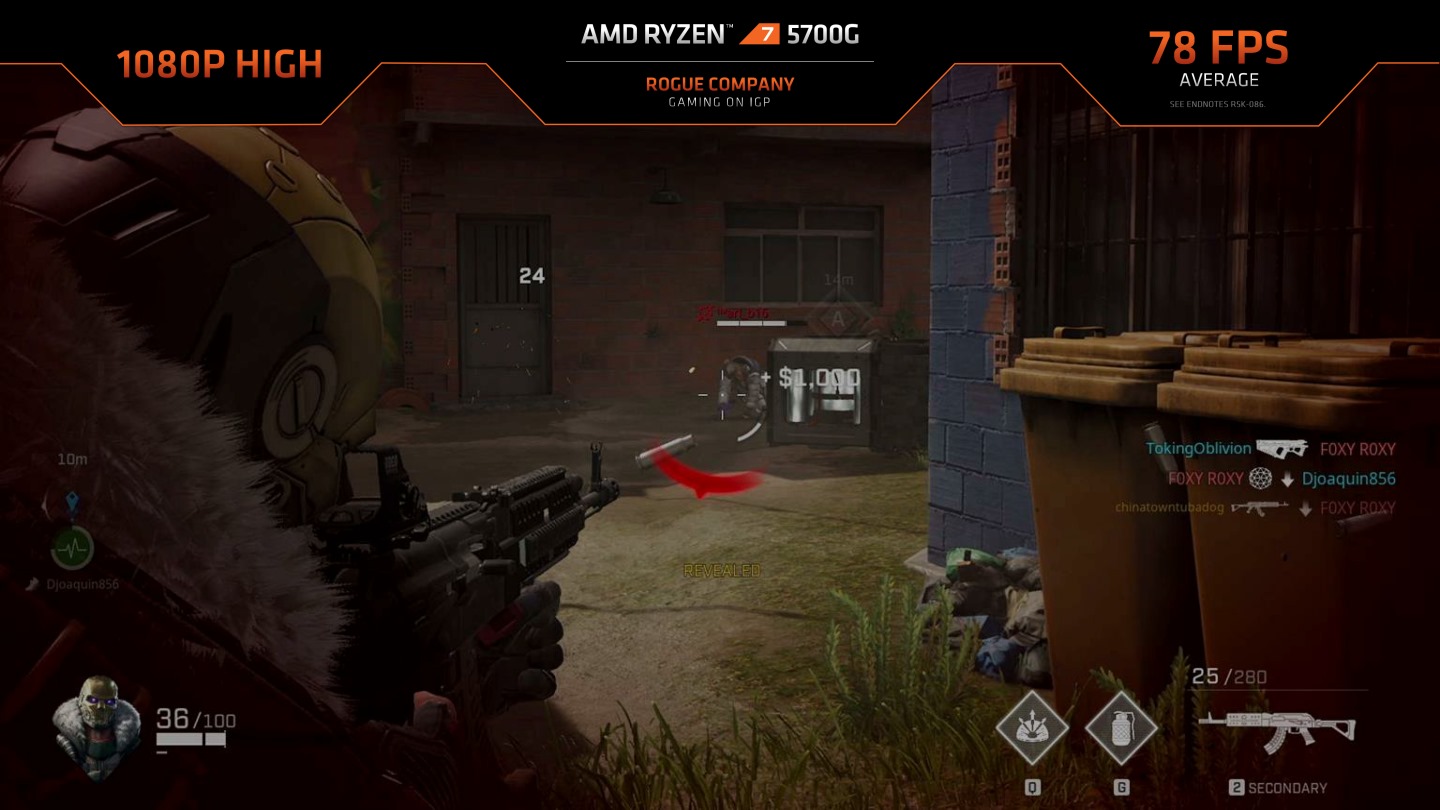
Task: Click the green heartbeat teammate marker
Action: point(73,547)
